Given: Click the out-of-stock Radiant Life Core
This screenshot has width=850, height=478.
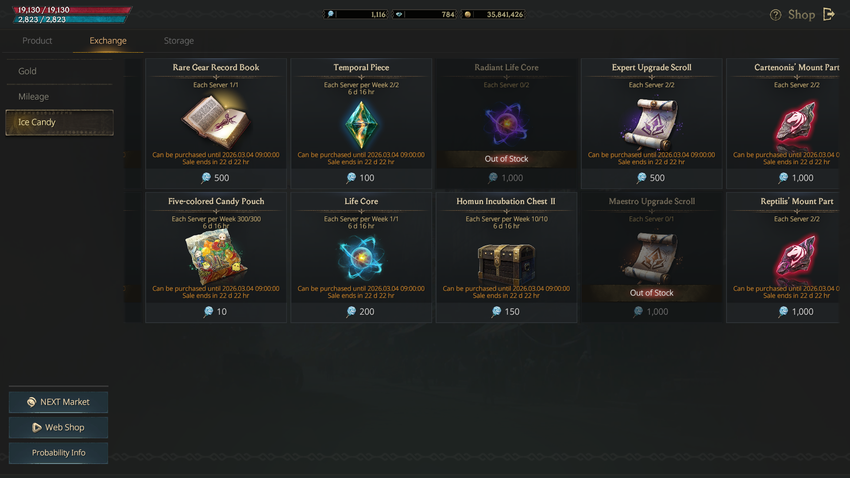Looking at the screenshot, I should 506,124.
